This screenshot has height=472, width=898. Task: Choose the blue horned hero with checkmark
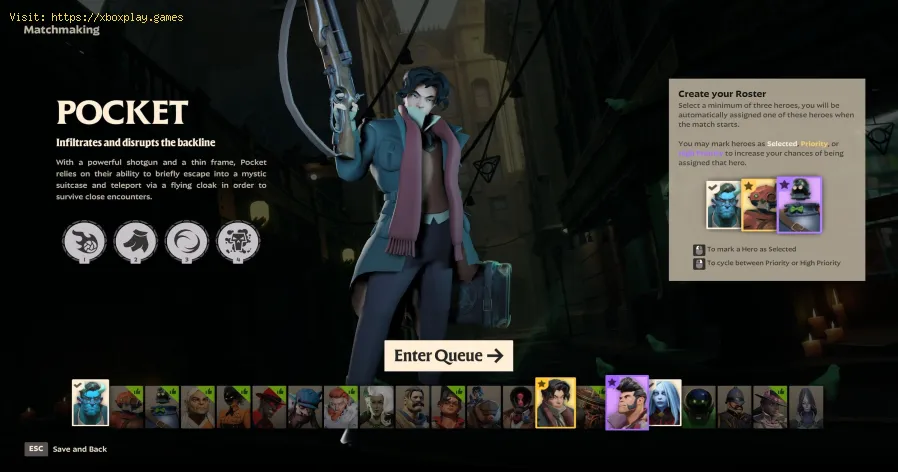(x=90, y=403)
